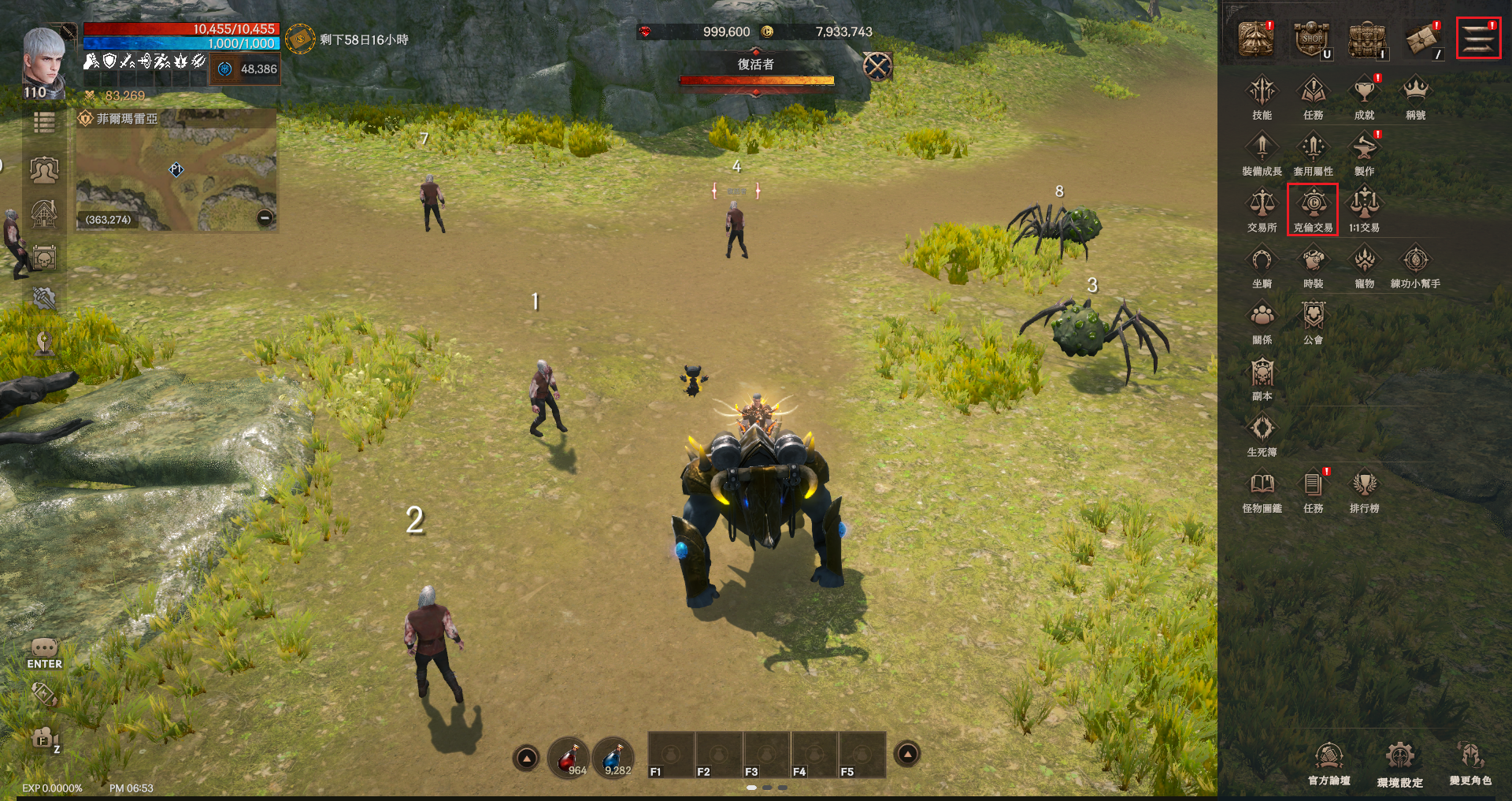Open the SHOP icon in the top bar

tap(1311, 39)
